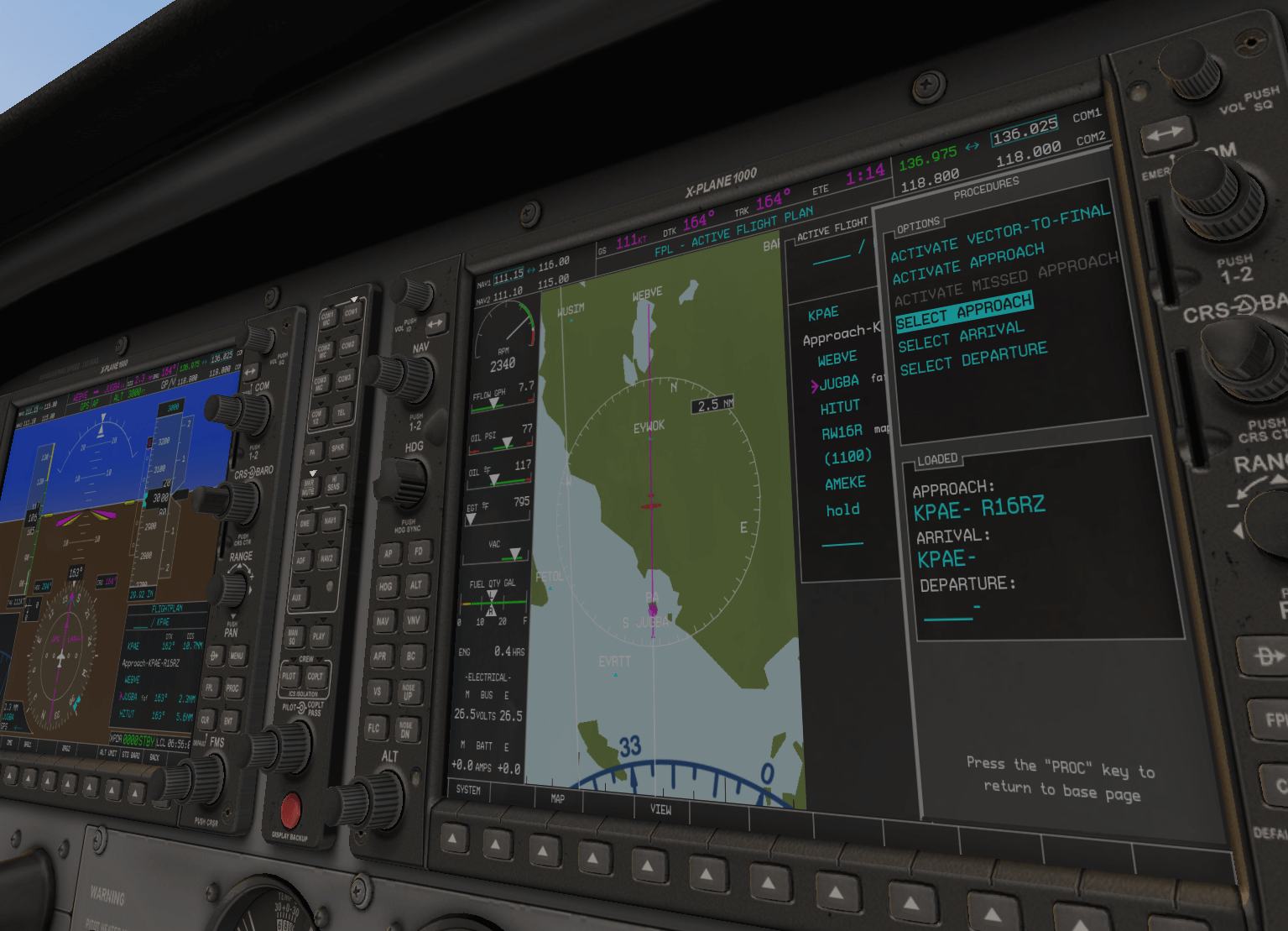The image size is (1288, 931).
Task: Open SELECT ARRIVAL from the options list
Action: click(x=961, y=340)
